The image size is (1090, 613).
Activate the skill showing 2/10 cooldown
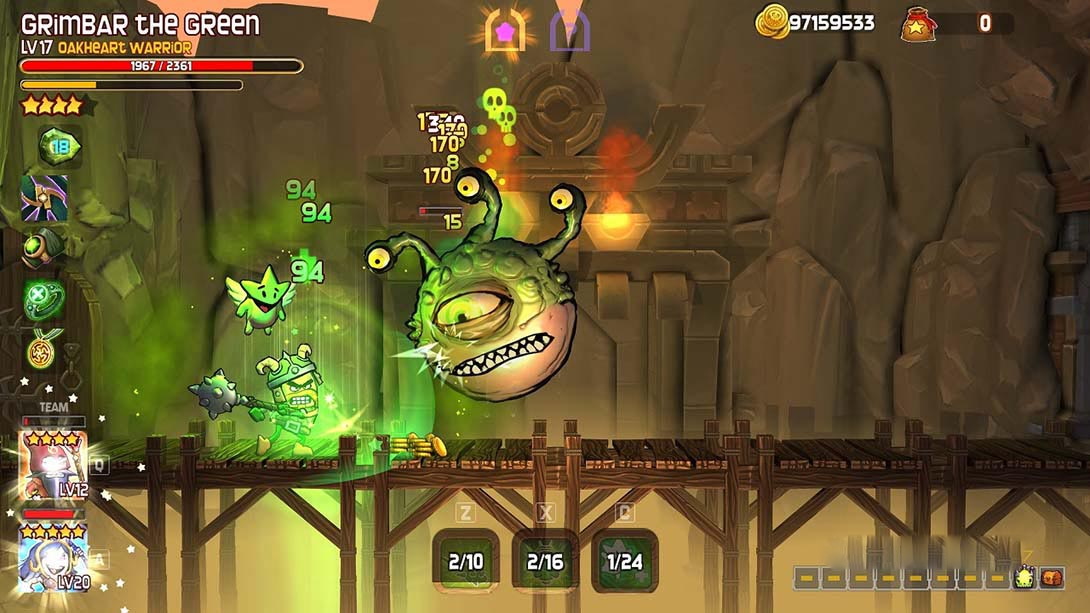[466, 561]
